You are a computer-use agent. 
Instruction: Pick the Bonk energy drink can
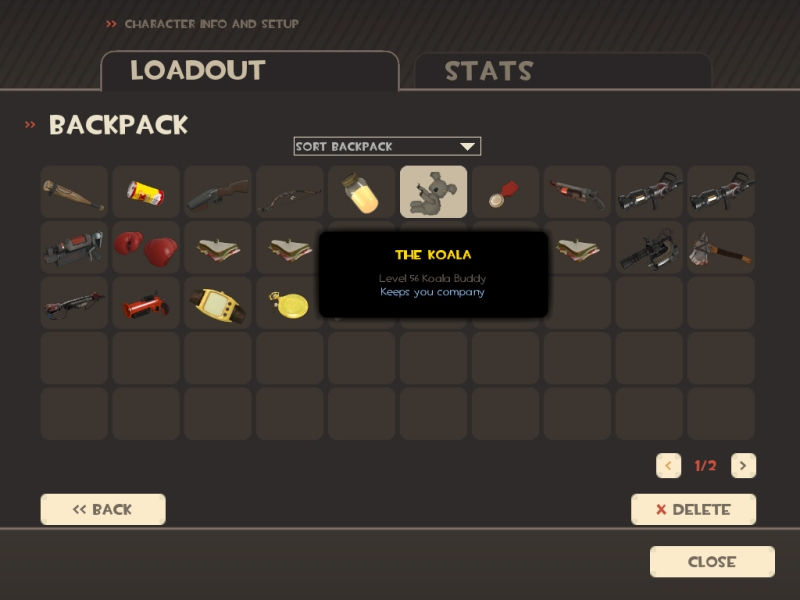pos(146,192)
